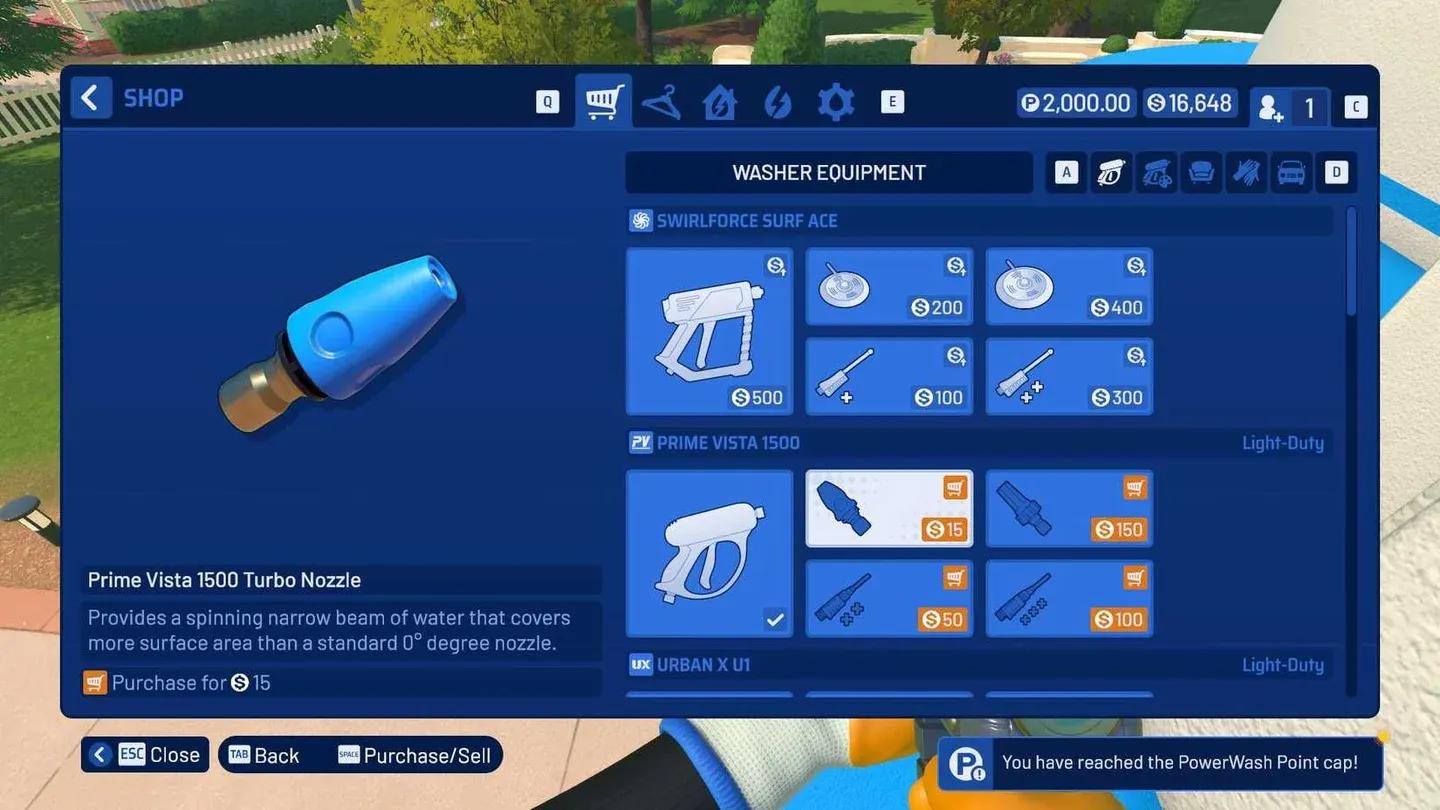Select the clothes hanger apparel category

click(x=662, y=101)
